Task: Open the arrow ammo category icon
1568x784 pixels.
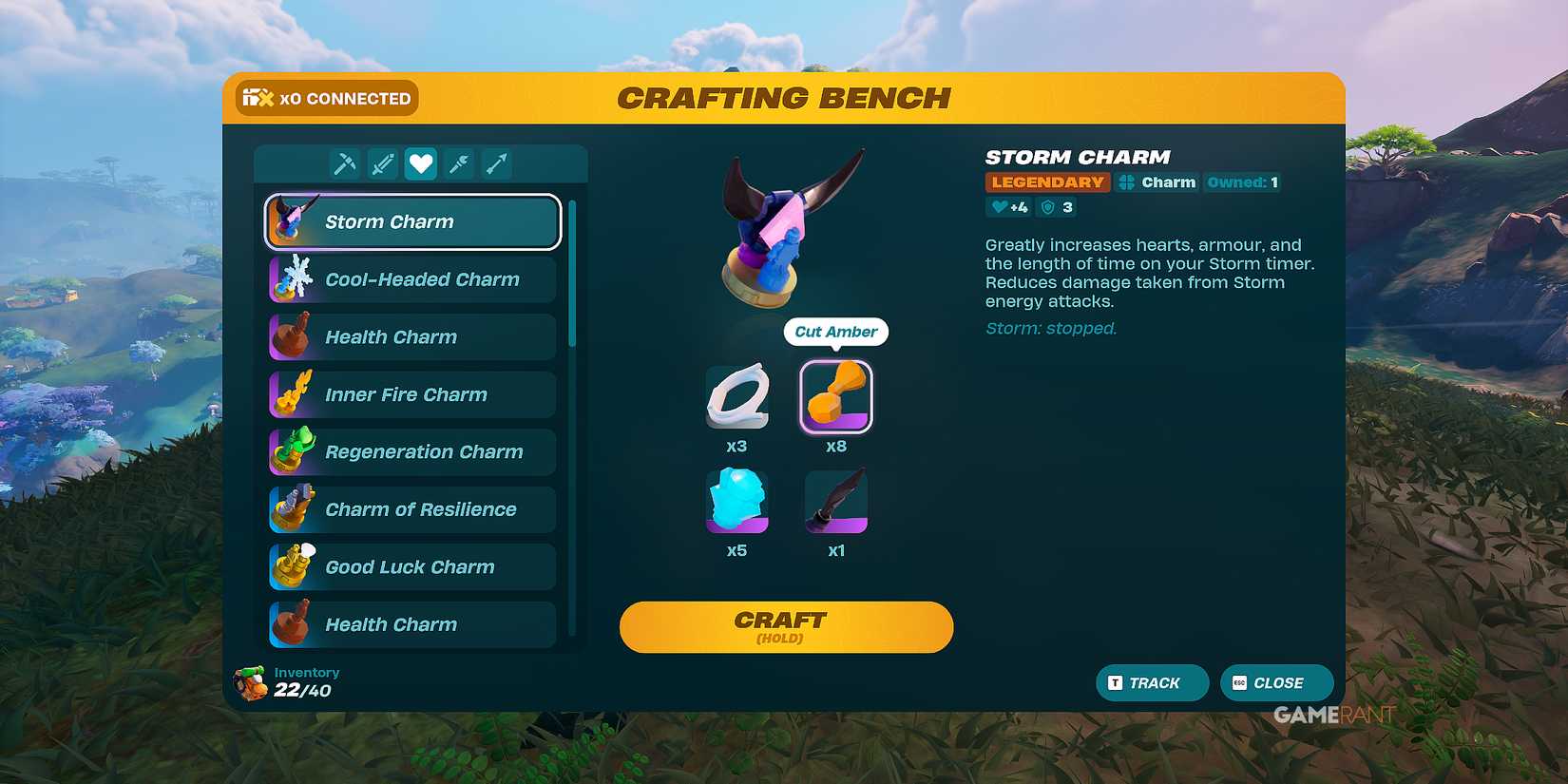Action: tap(498, 163)
